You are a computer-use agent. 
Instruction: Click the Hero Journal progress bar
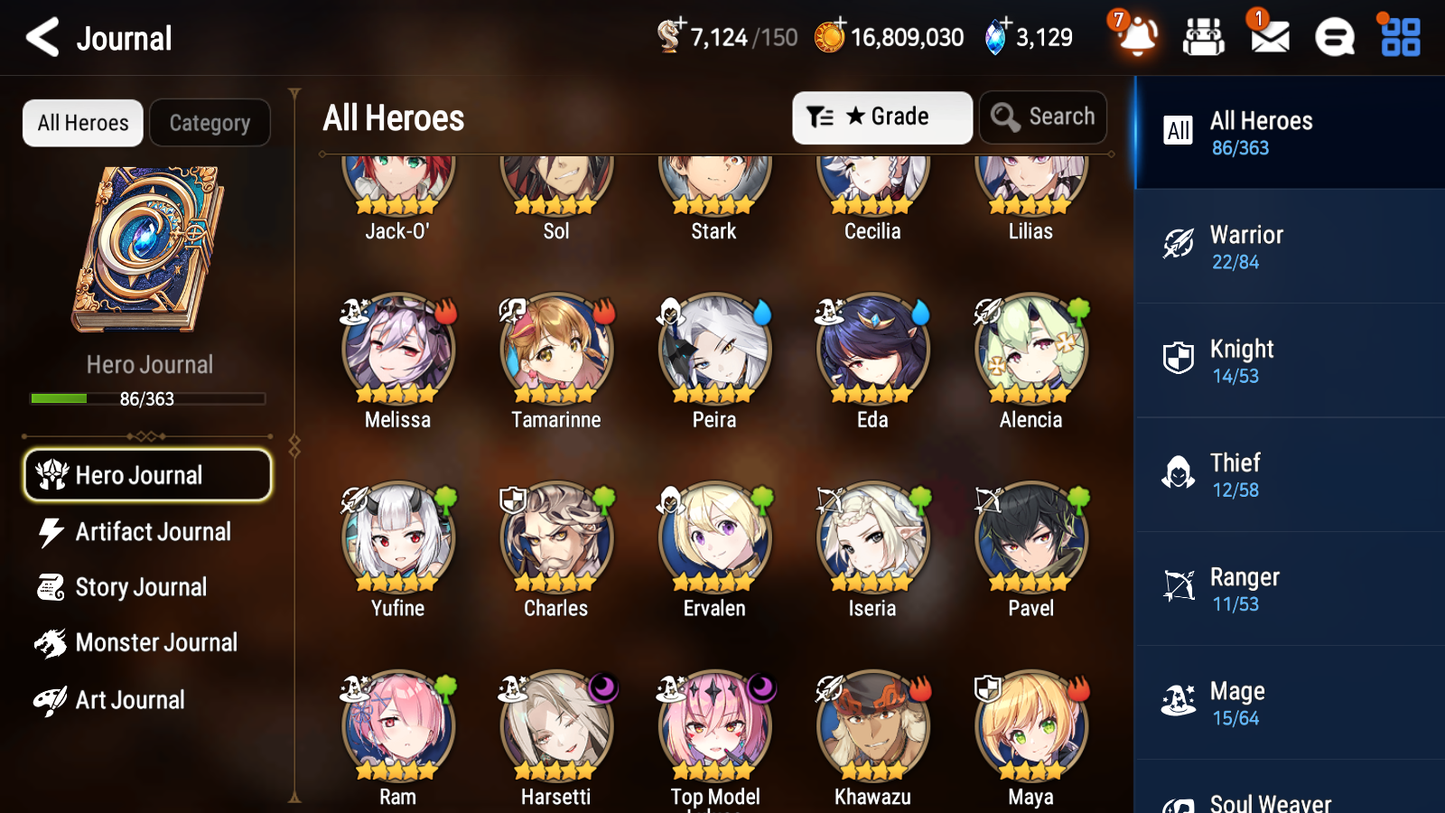point(149,397)
